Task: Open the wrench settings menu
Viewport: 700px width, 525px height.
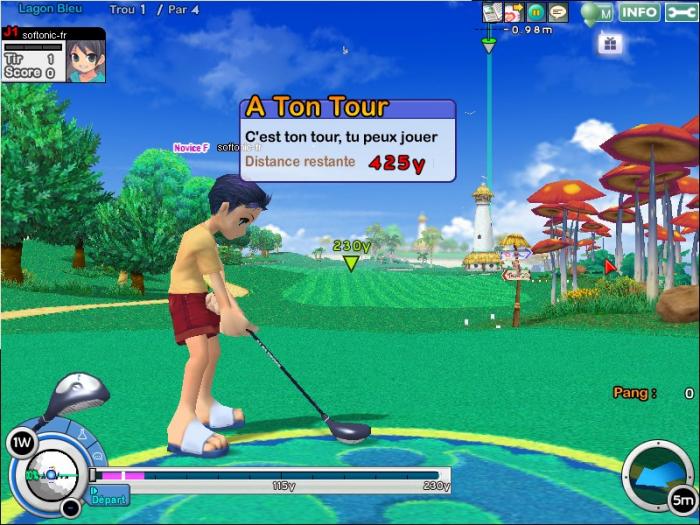Action: (680, 12)
